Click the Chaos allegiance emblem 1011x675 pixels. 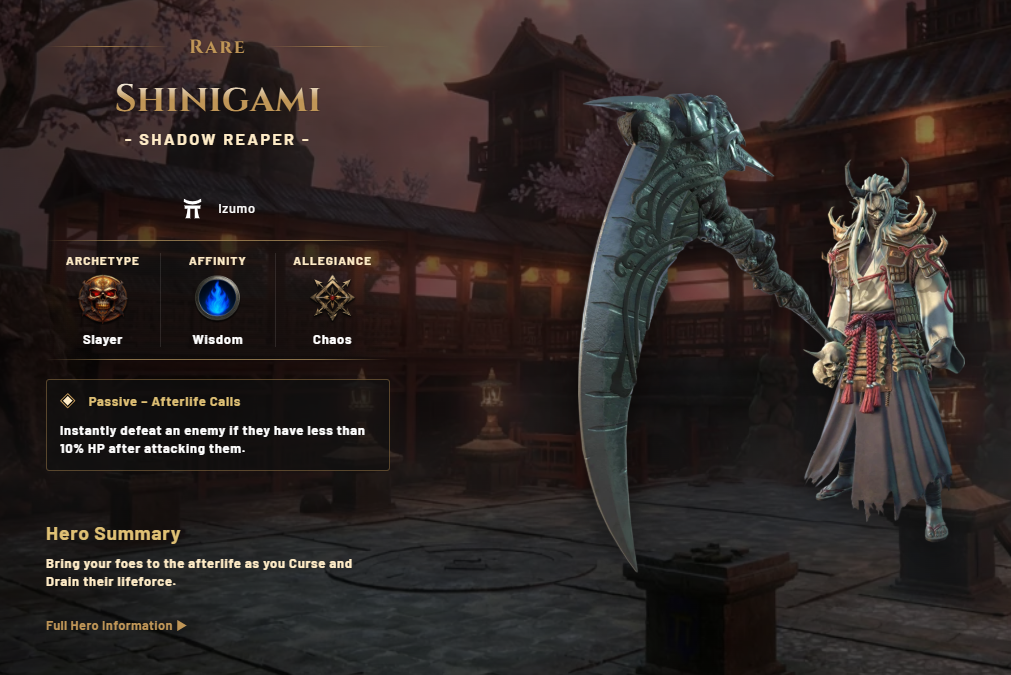tap(332, 297)
